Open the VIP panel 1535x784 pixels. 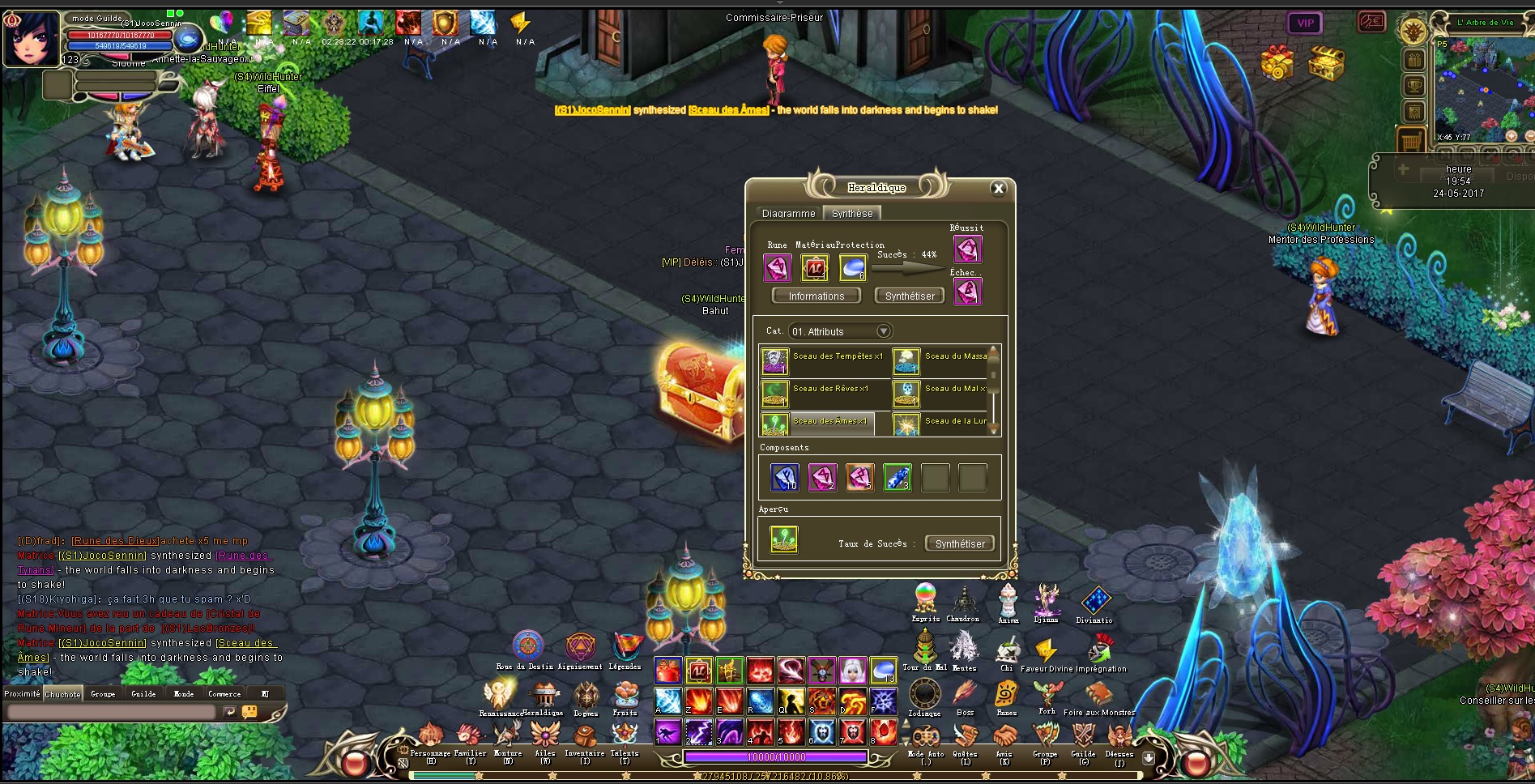(x=1305, y=23)
